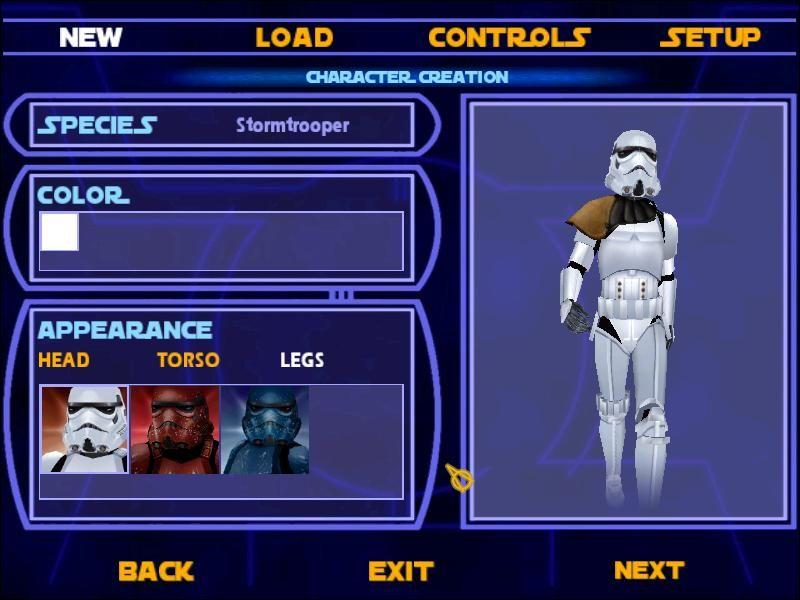Select the blue stormtrooper thumbnail

coord(264,430)
